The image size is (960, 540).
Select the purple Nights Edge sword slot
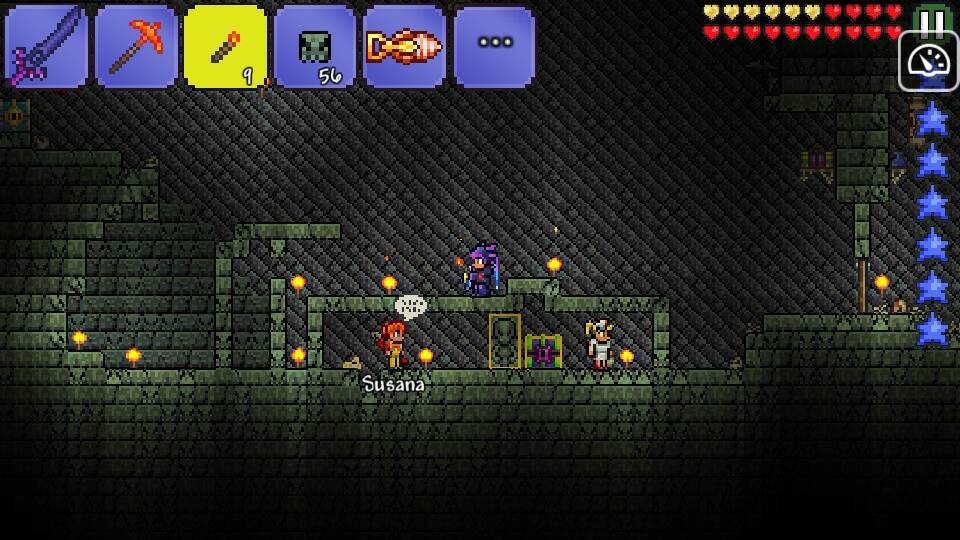[x=46, y=47]
